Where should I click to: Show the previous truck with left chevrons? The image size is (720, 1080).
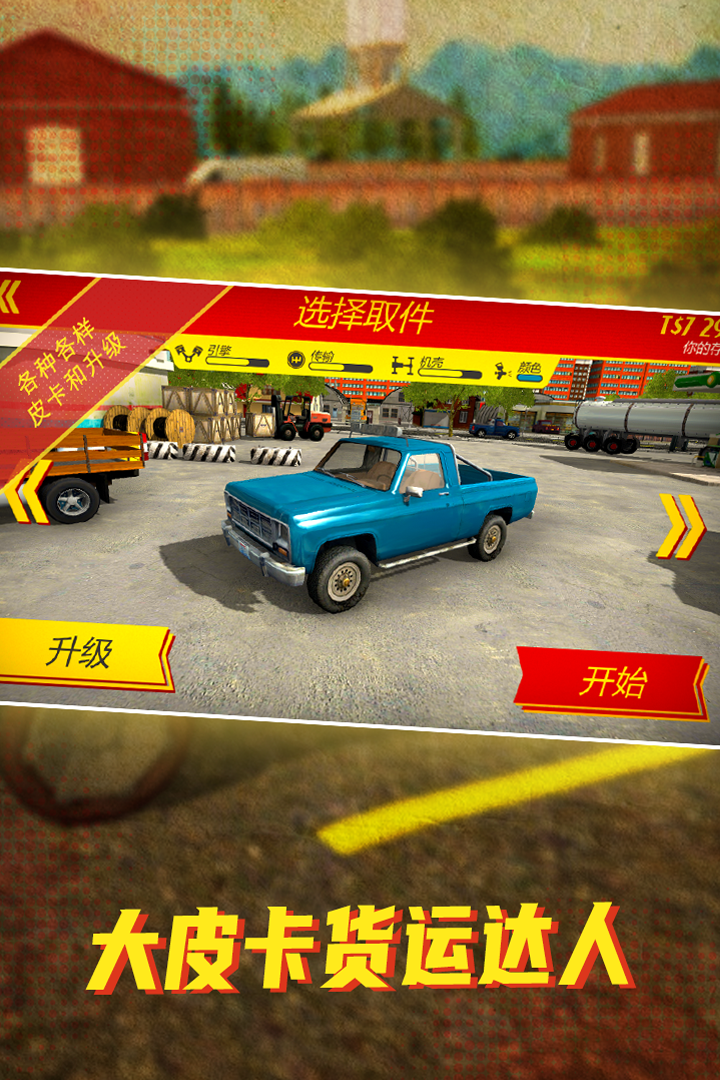point(28,490)
